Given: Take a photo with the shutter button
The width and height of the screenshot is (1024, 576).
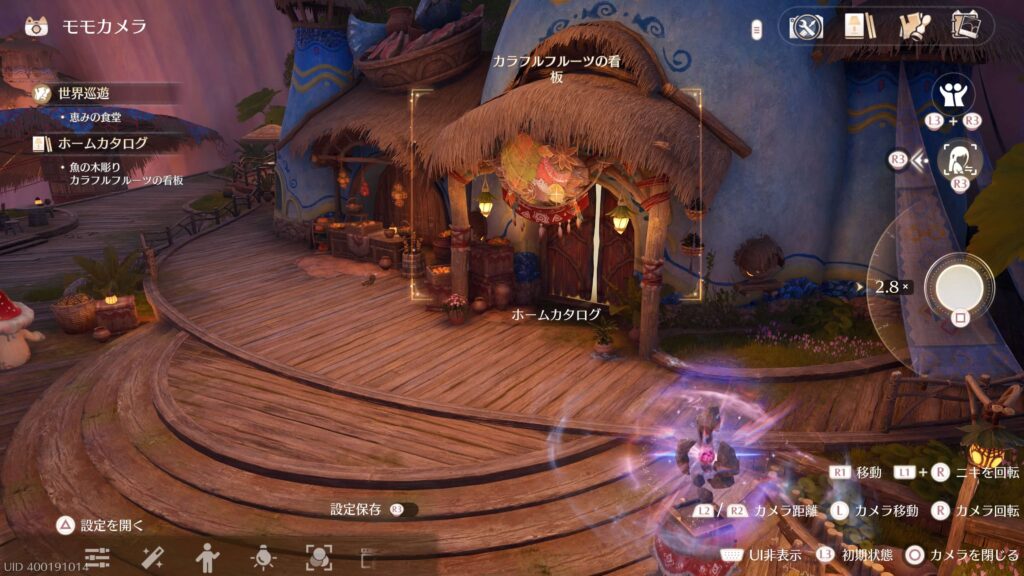Looking at the screenshot, I should 959,286.
